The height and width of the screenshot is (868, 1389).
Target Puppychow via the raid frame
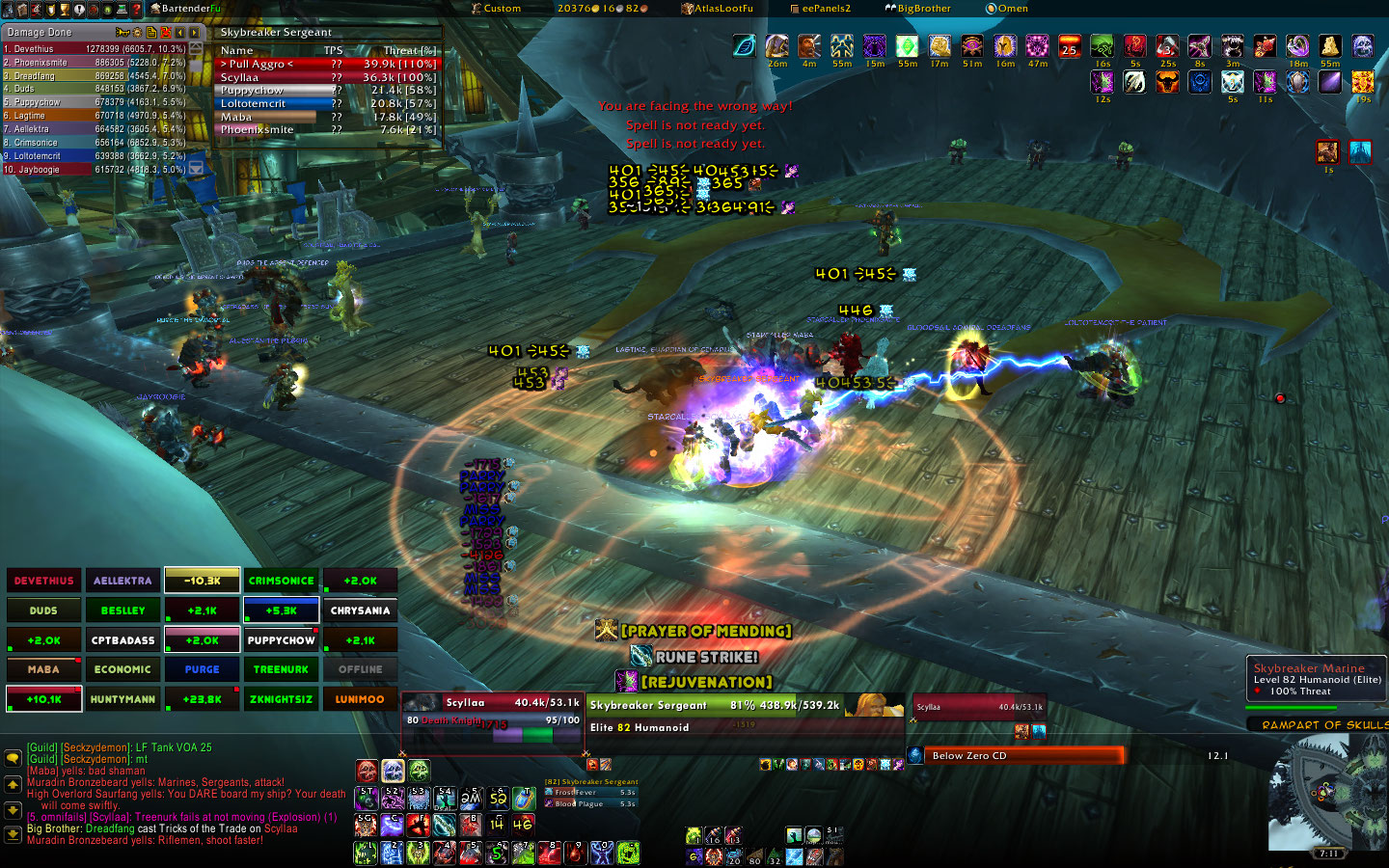[x=281, y=640]
